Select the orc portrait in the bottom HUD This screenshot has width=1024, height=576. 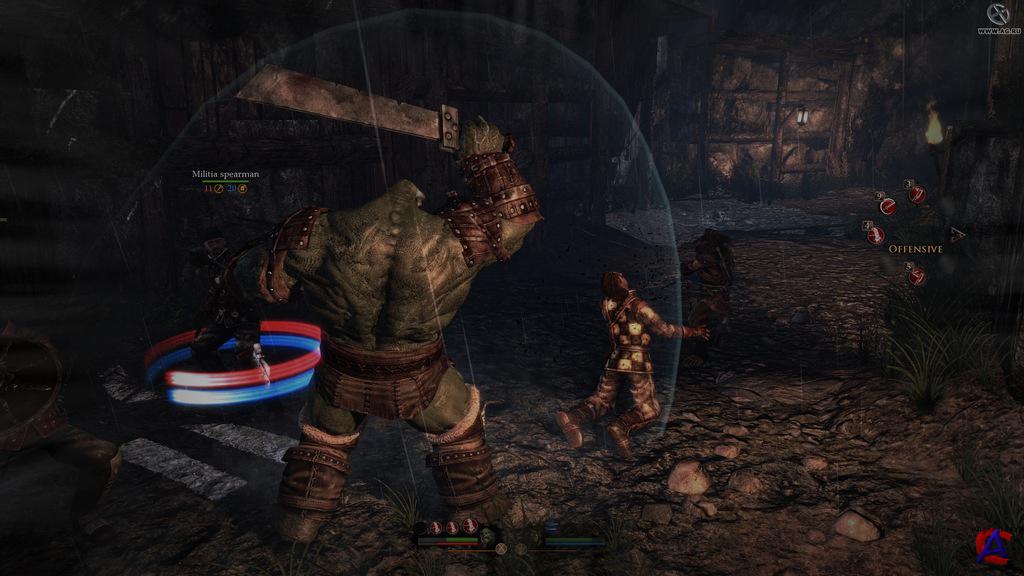pos(487,538)
